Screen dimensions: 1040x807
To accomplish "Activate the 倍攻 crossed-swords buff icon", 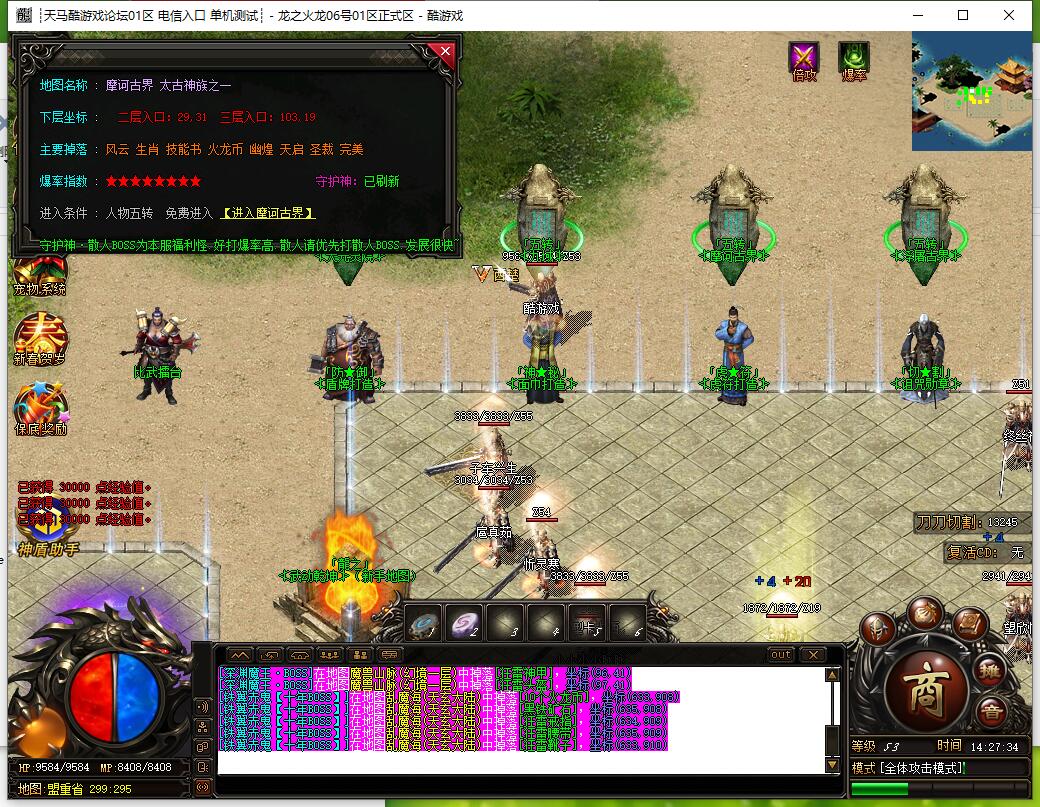I will tap(804, 59).
